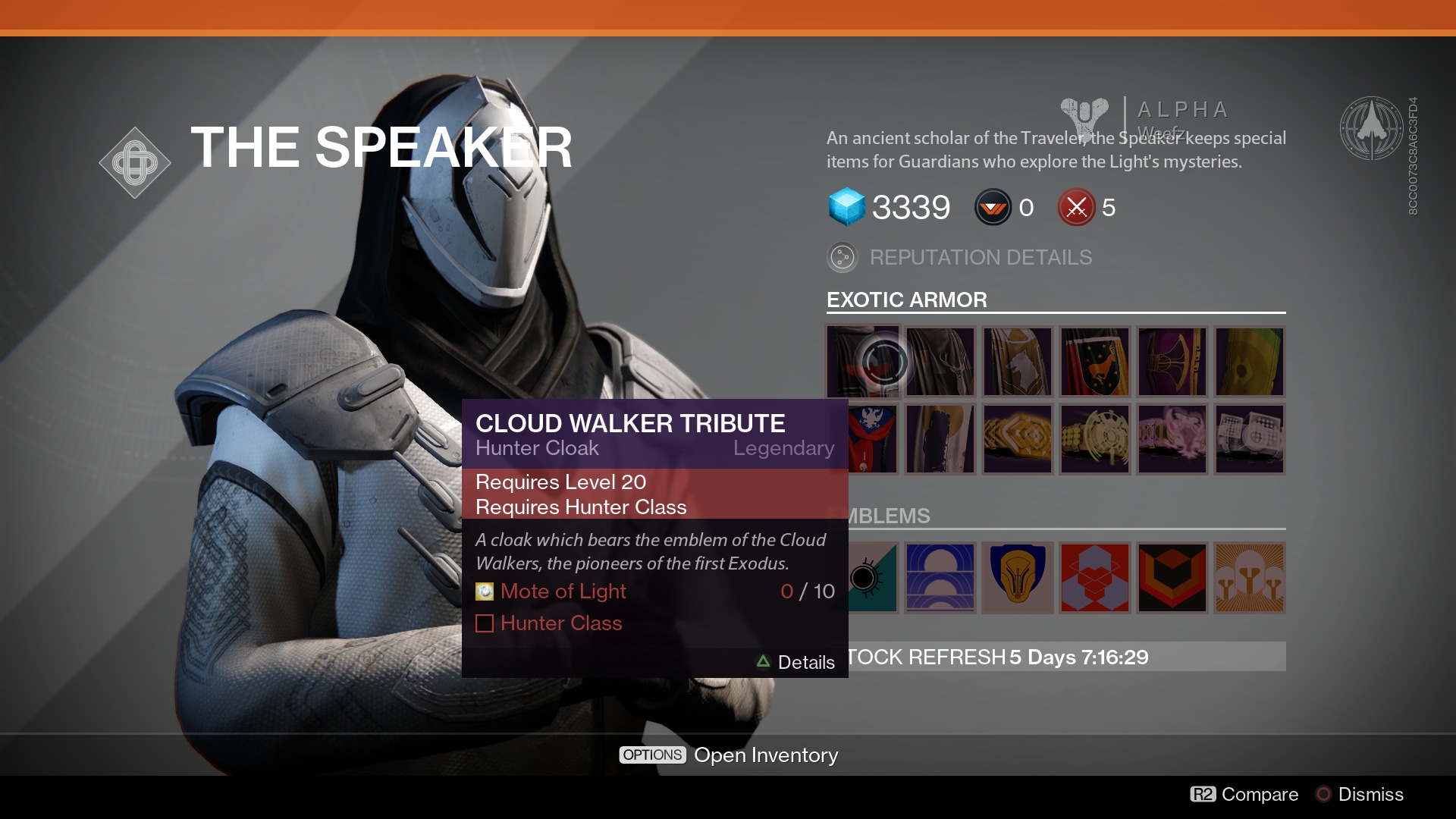
Task: Select the cloak with the red bird emblem
Action: pos(862,362)
